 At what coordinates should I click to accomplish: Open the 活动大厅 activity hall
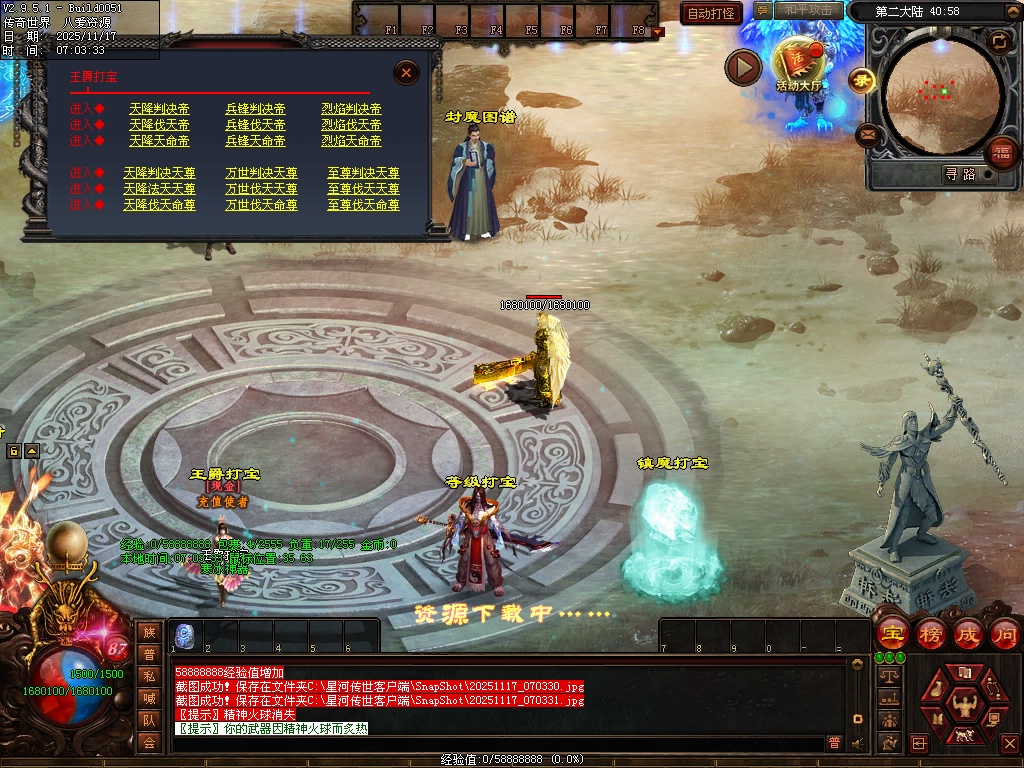click(x=798, y=62)
